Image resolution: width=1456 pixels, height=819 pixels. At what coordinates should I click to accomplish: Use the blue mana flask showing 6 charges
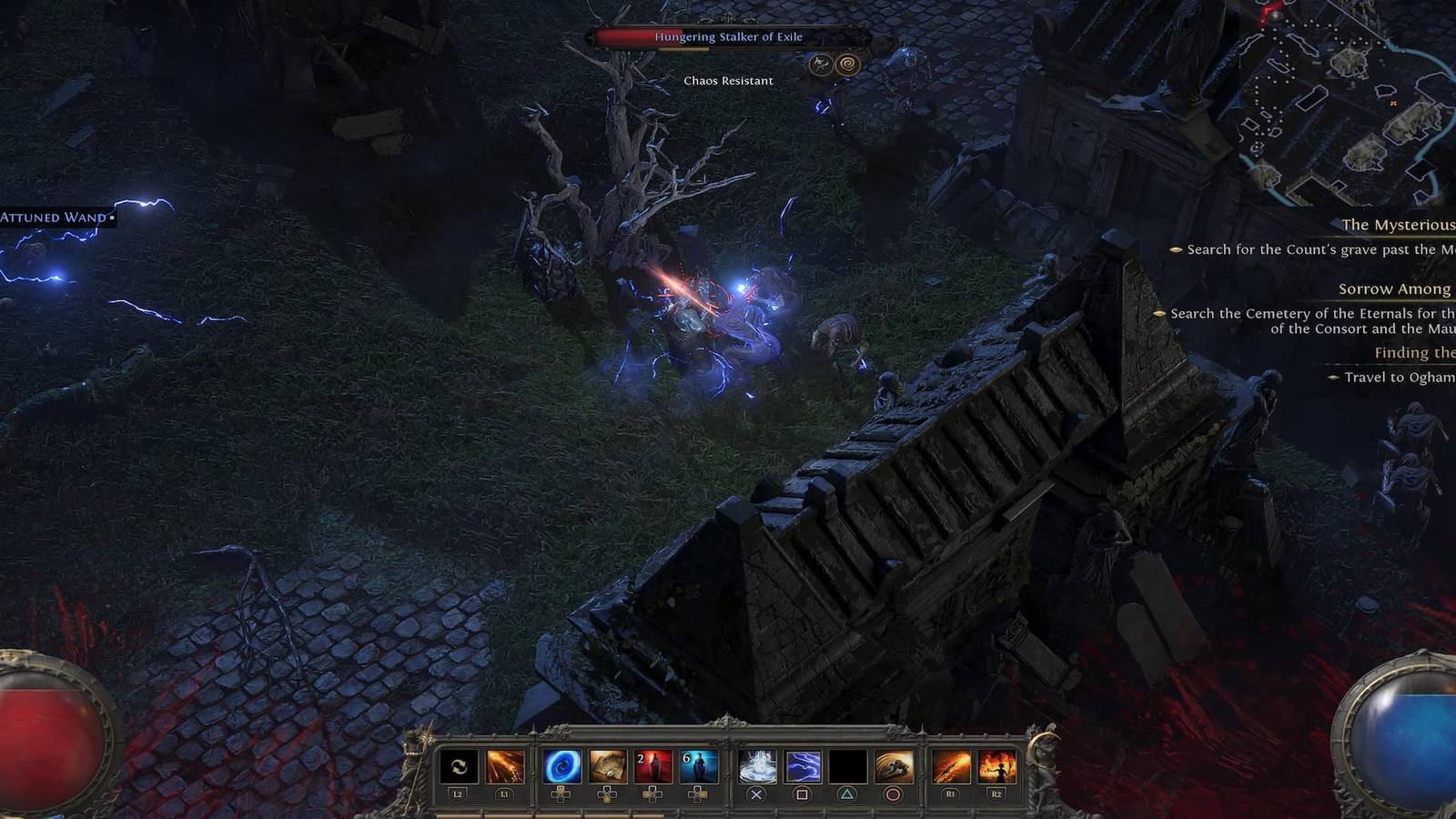click(x=700, y=767)
